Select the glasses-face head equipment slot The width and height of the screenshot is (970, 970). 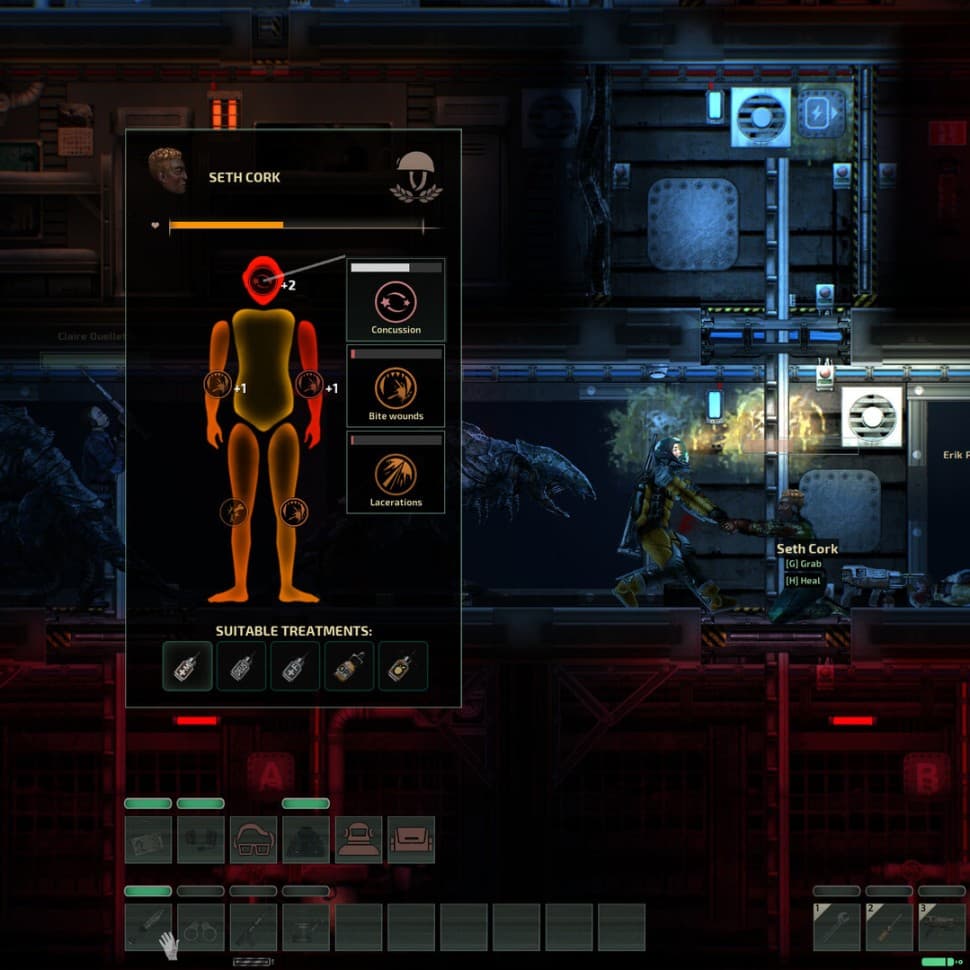(x=254, y=840)
